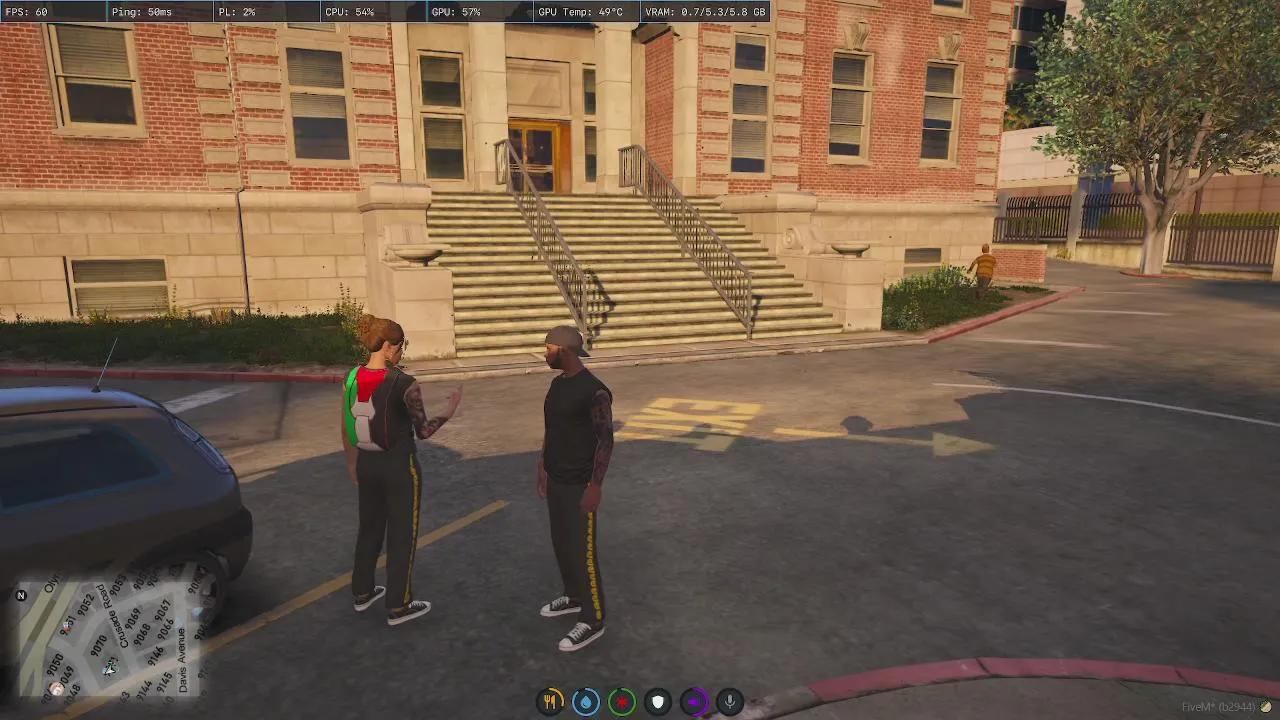
Task: Click the purple ring status icon
Action: tap(694, 702)
